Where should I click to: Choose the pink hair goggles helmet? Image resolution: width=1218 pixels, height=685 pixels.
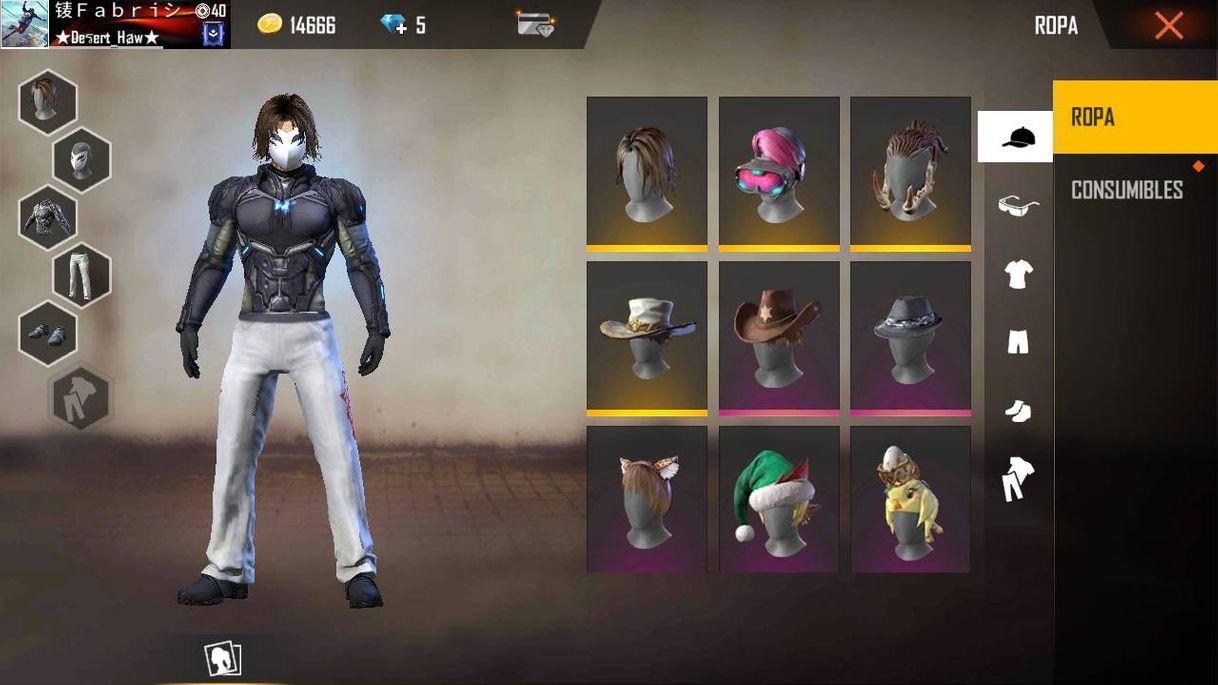[x=779, y=172]
